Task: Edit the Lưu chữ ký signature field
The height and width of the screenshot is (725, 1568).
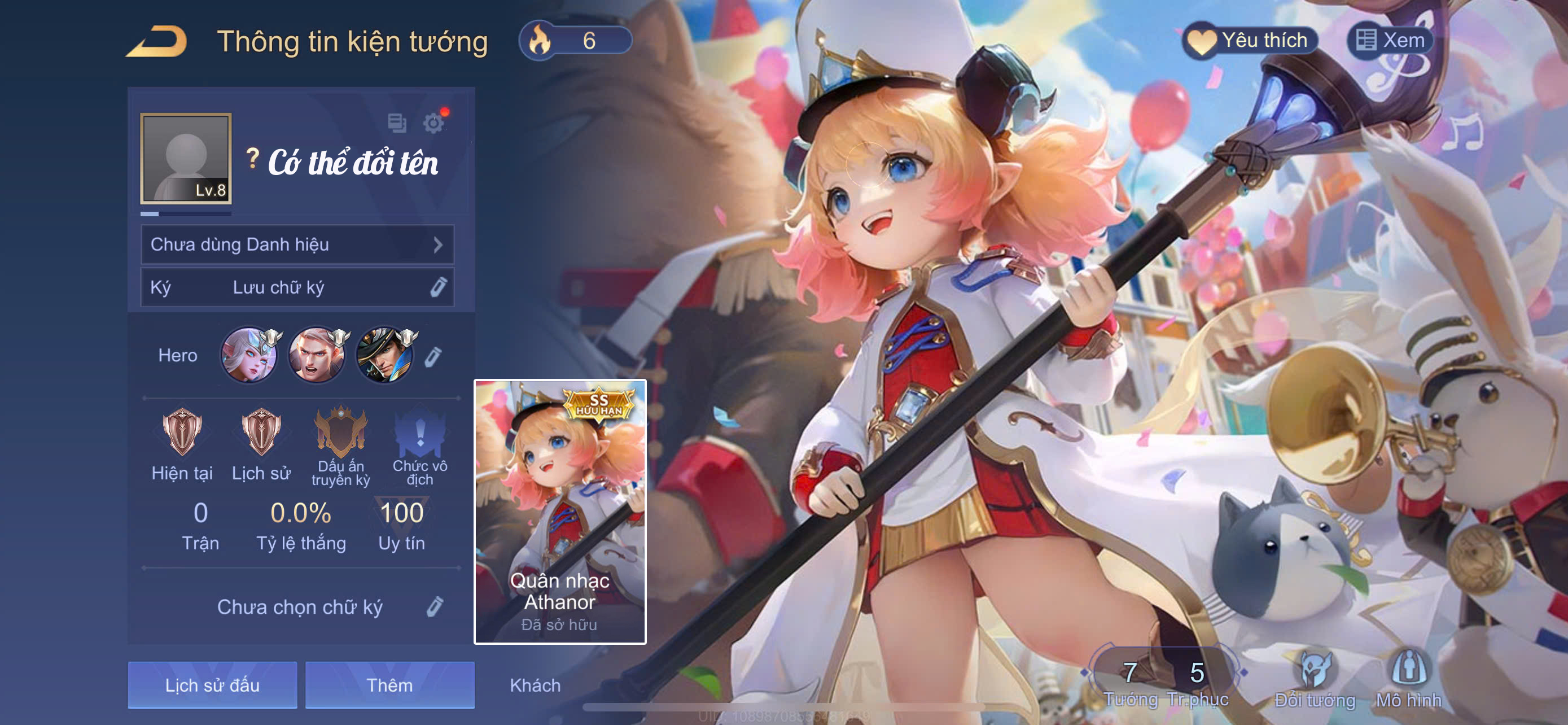Action: pos(438,287)
